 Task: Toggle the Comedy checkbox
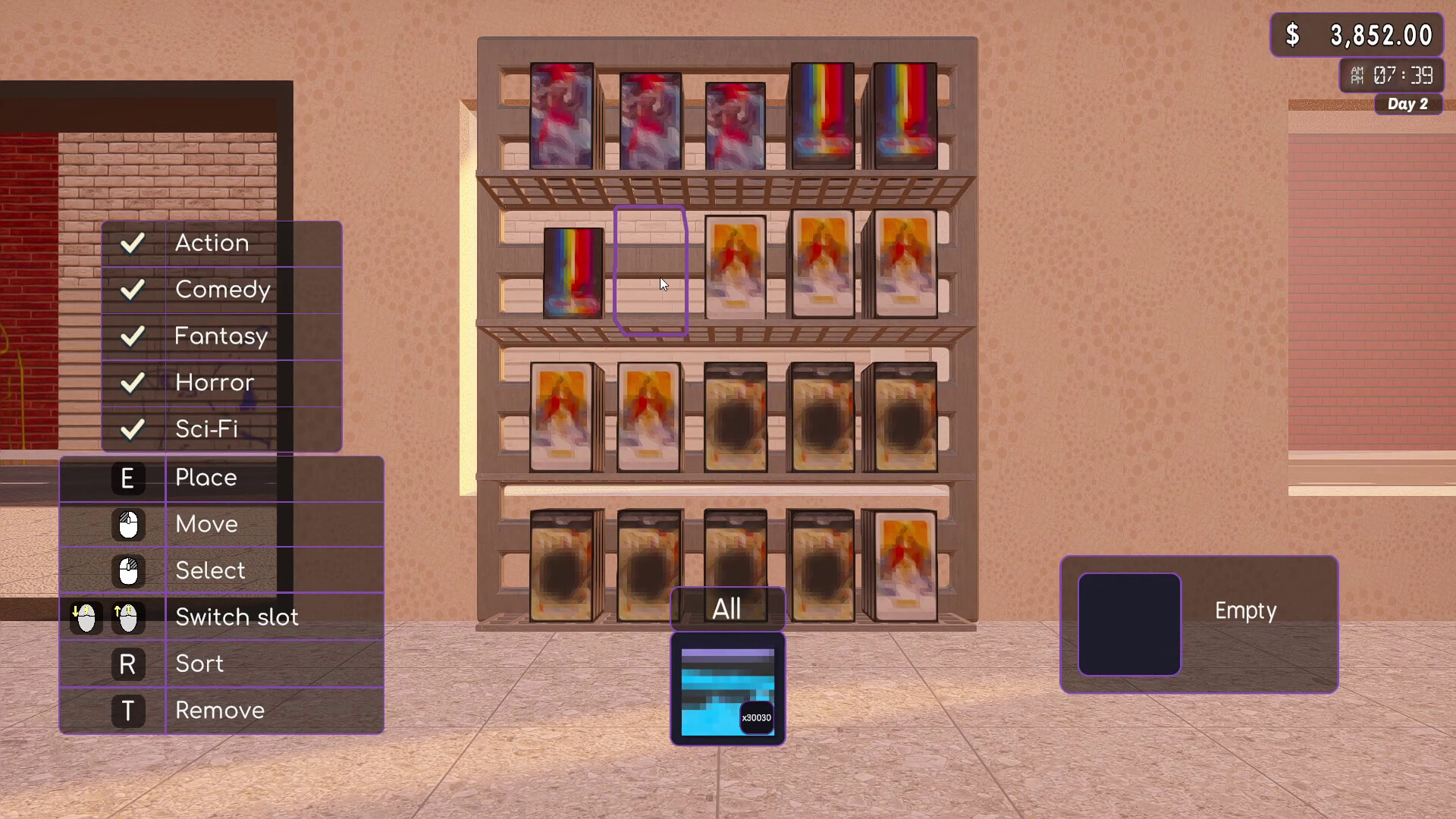click(133, 290)
